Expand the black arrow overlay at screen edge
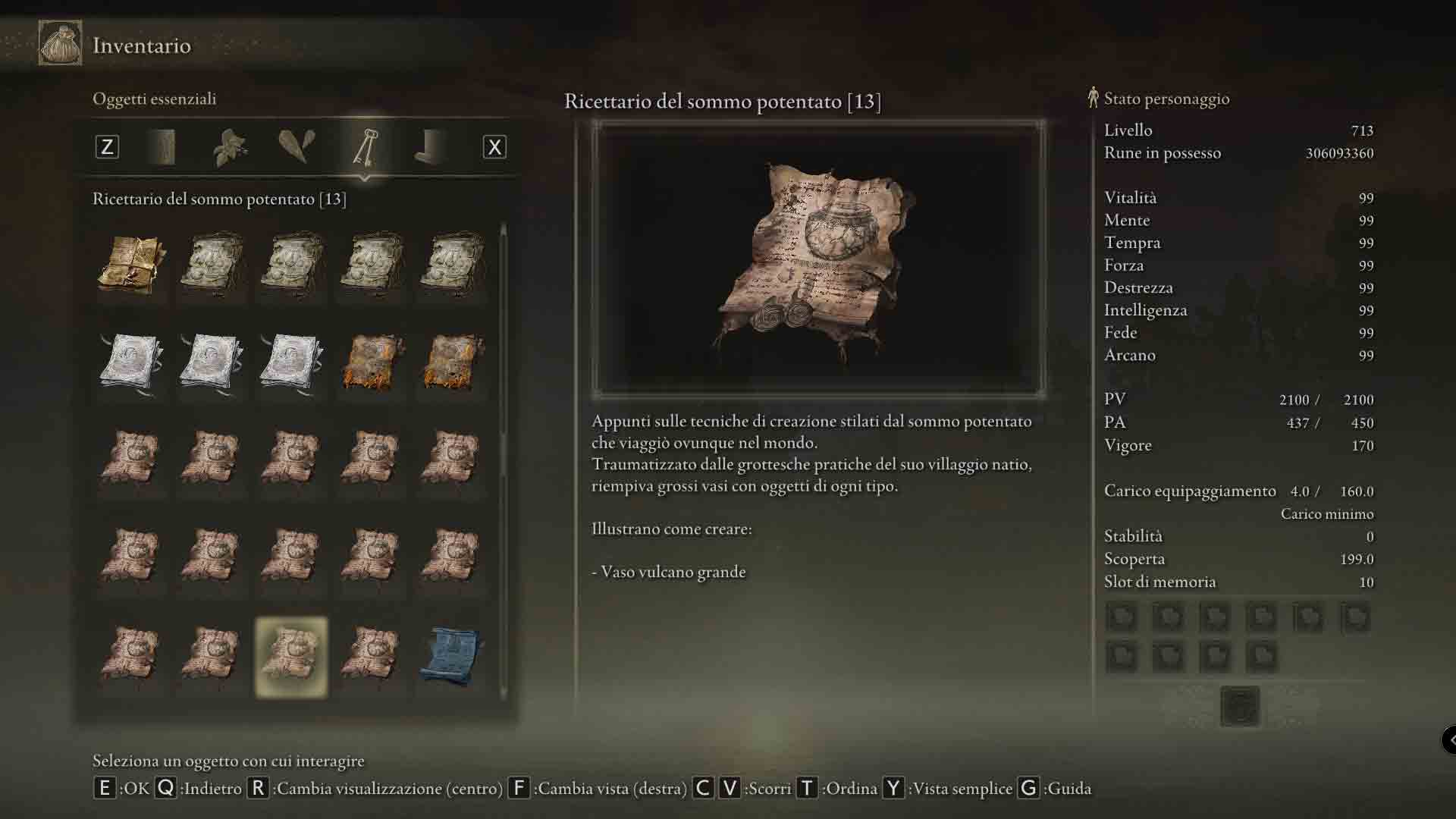Screen dimensions: 1456x819 tap(1450, 739)
